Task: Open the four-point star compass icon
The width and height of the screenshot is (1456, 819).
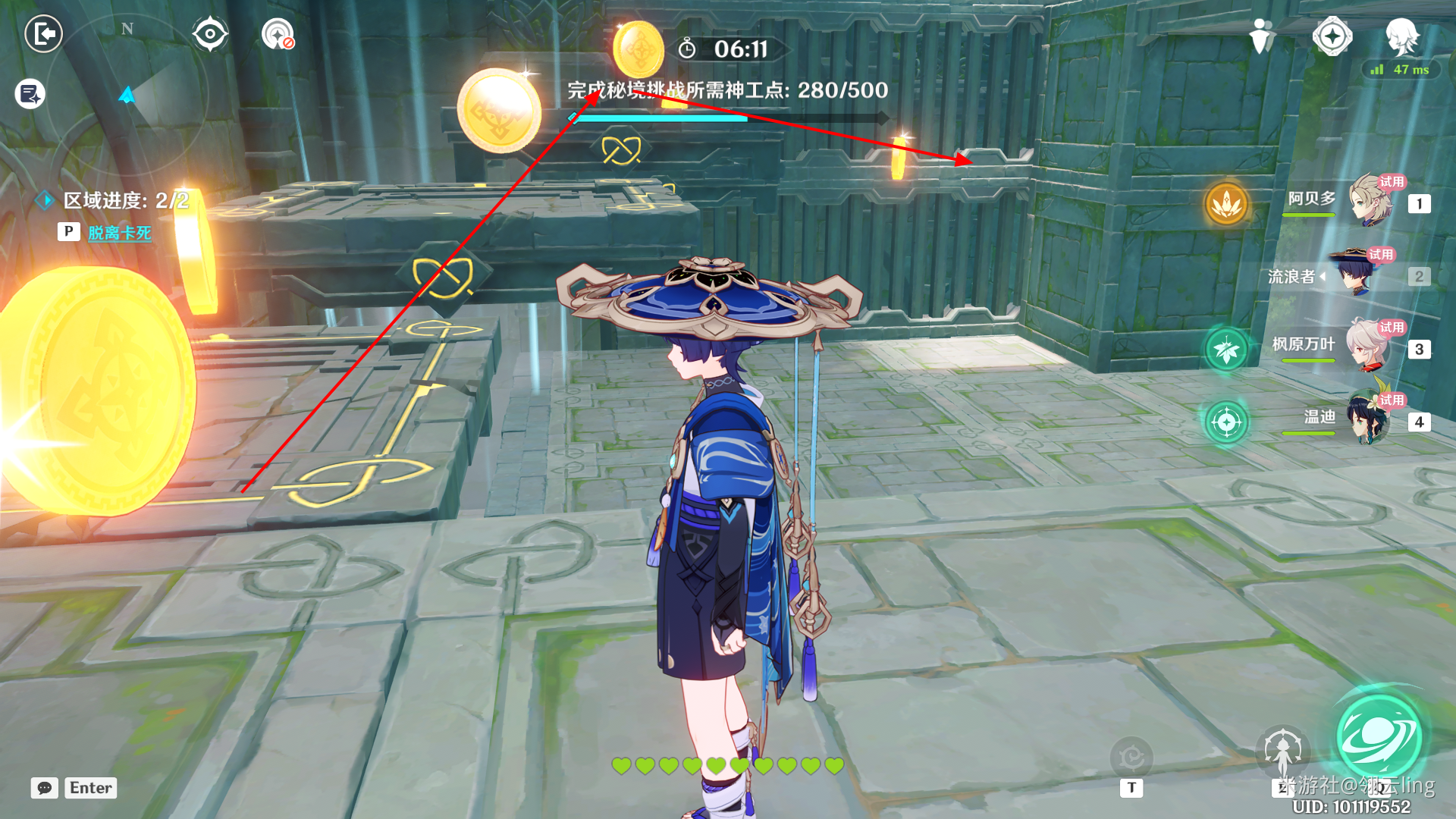Action: click(1332, 35)
